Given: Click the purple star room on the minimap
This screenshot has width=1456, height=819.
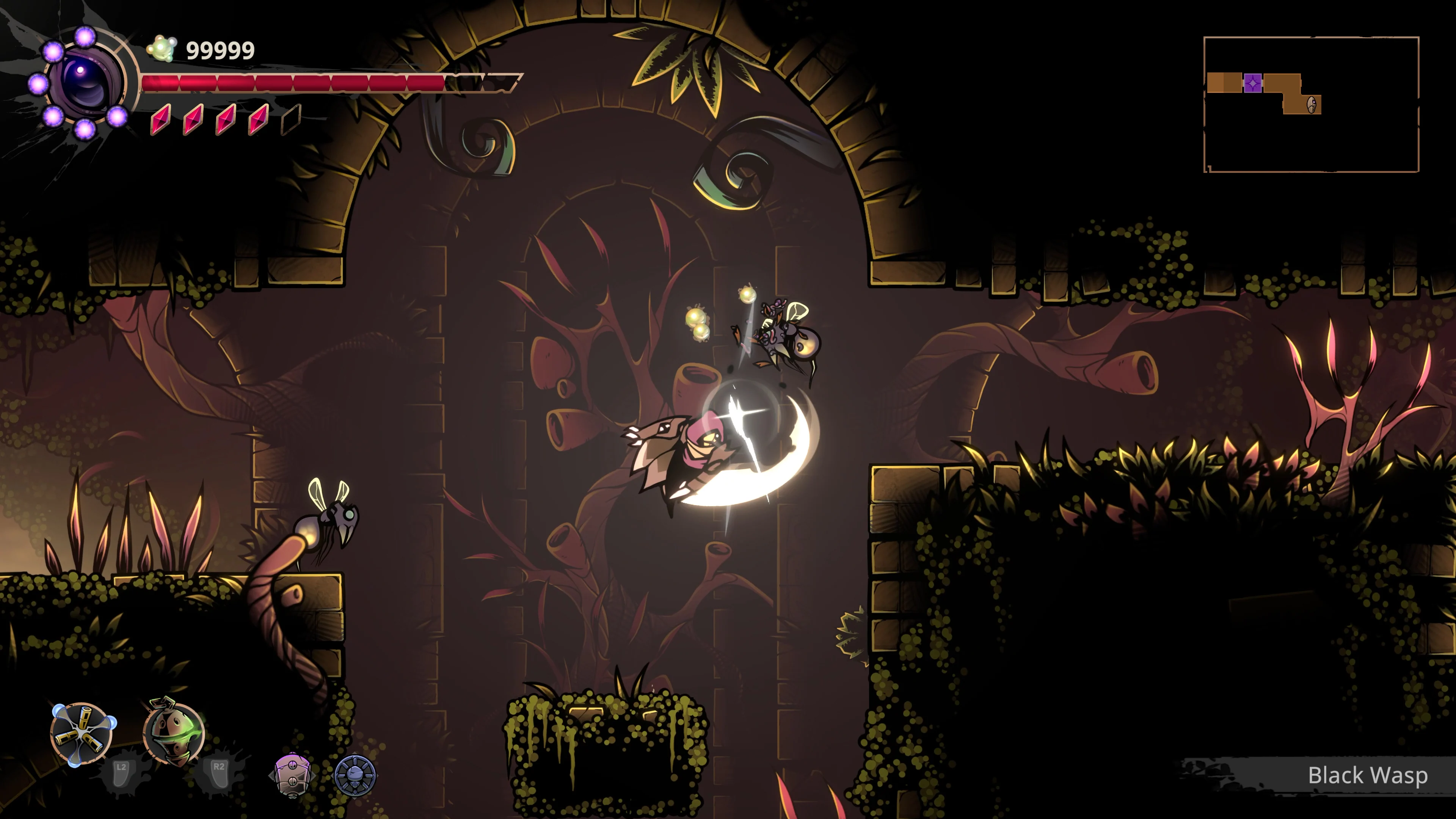Looking at the screenshot, I should pyautogui.click(x=1253, y=83).
